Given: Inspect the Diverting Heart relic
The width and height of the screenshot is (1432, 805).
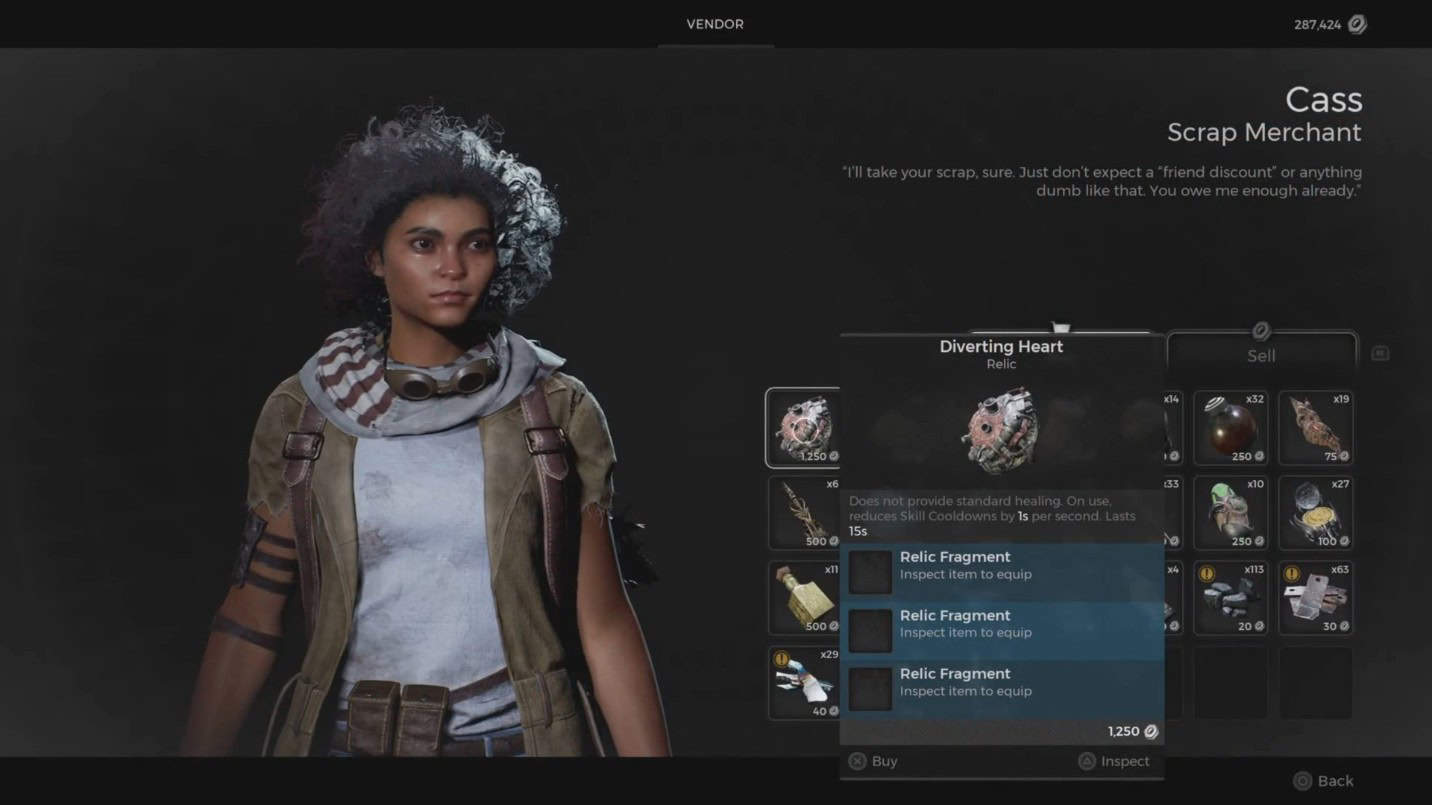Looking at the screenshot, I should (1114, 762).
